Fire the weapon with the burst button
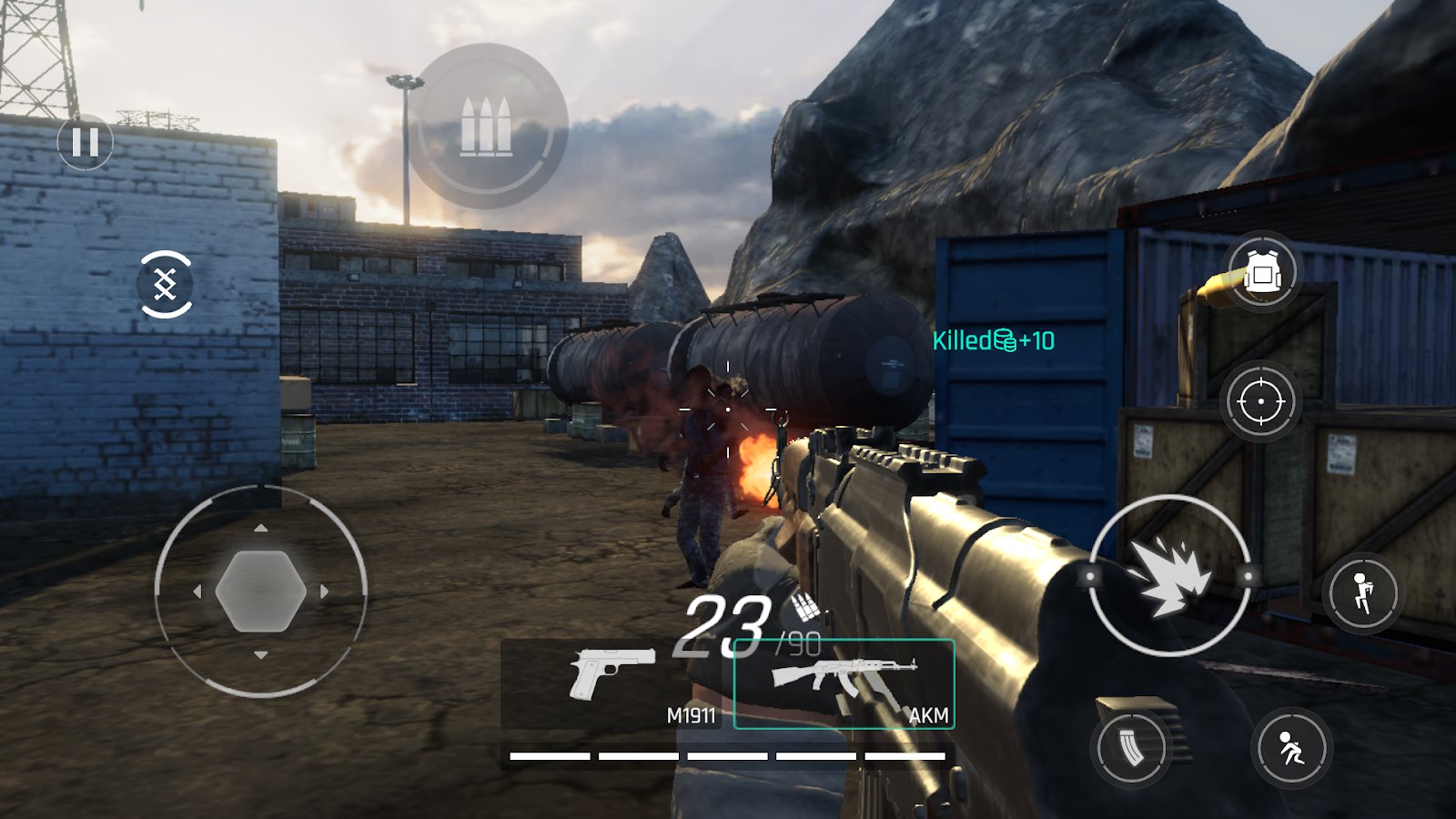 tap(1170, 575)
